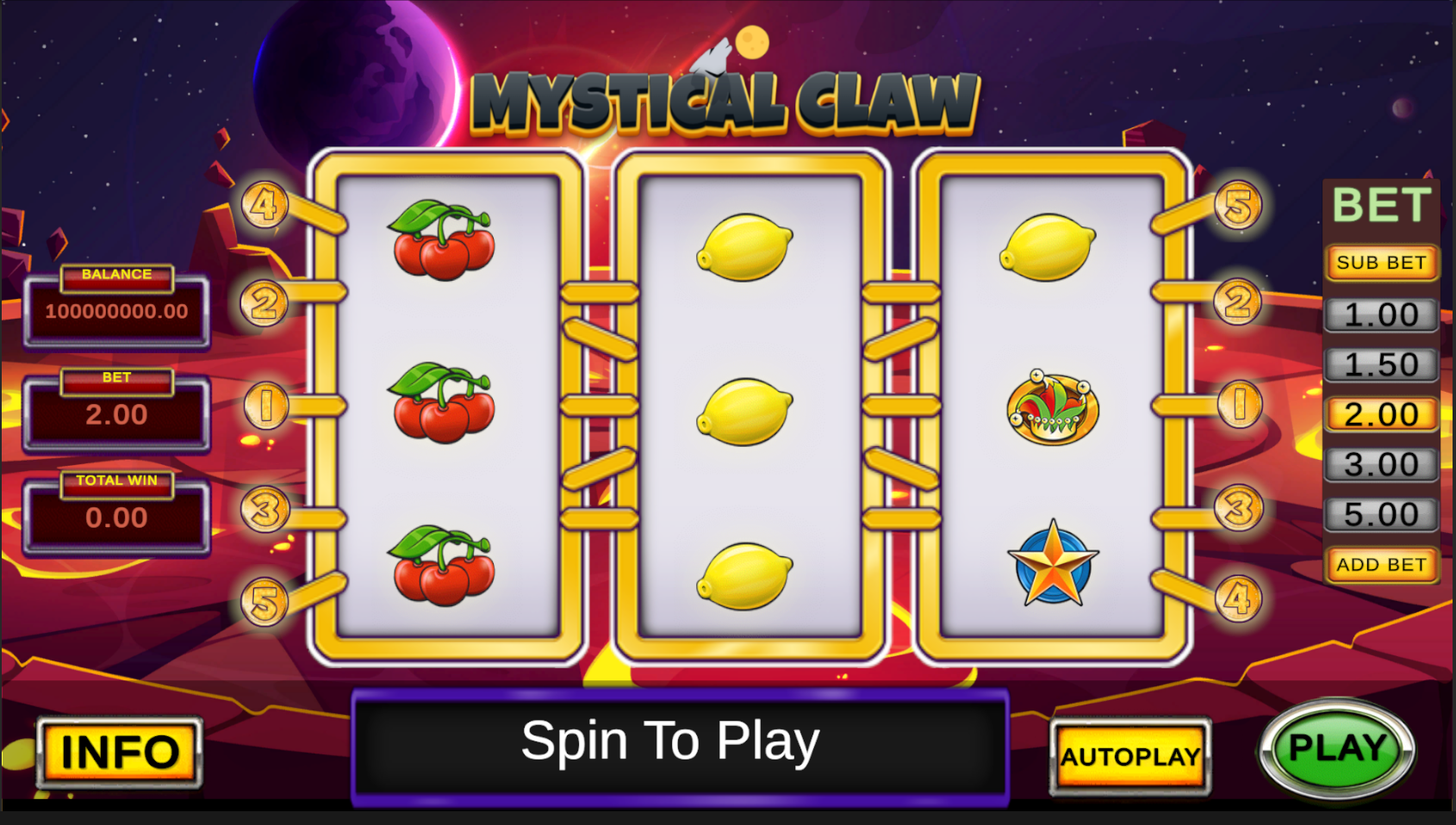
Task: Choose the highlighted 2.00 bet value
Action: (1380, 414)
